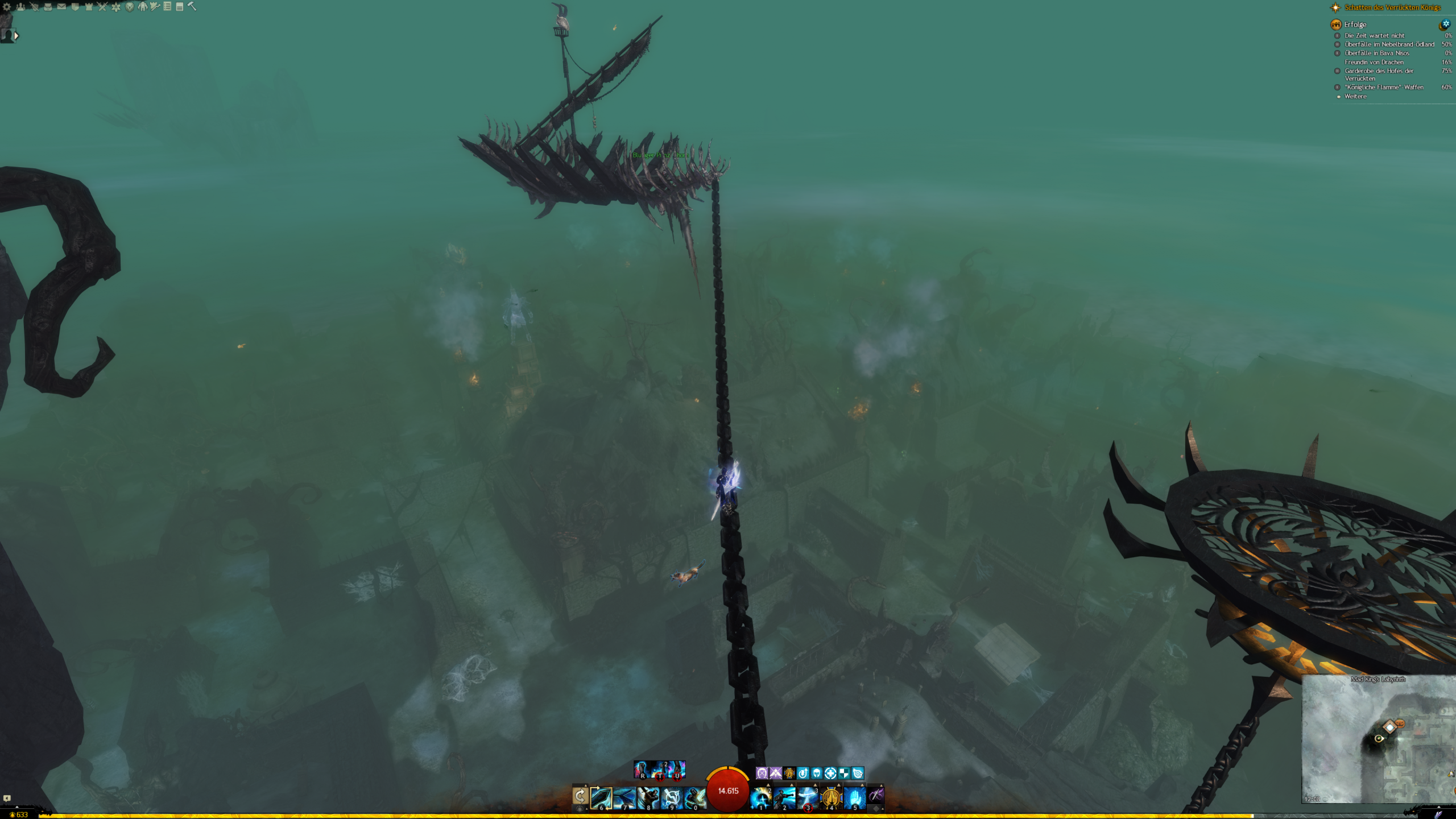Open the gear-shaped game menu
Image resolution: width=1456 pixels, height=819 pixels.
pyautogui.click(x=7, y=7)
